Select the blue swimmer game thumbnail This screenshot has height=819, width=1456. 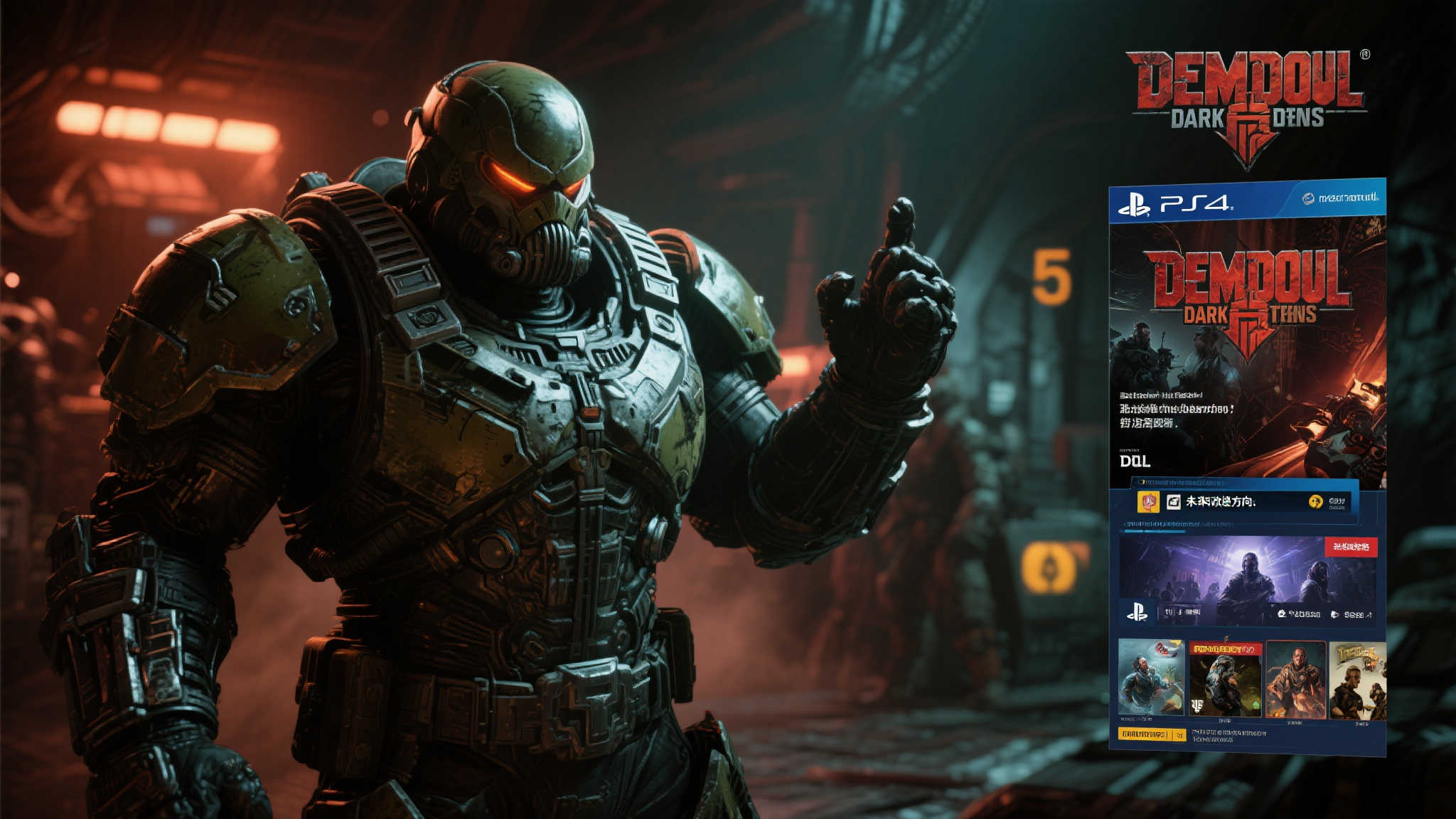[x=1151, y=678]
